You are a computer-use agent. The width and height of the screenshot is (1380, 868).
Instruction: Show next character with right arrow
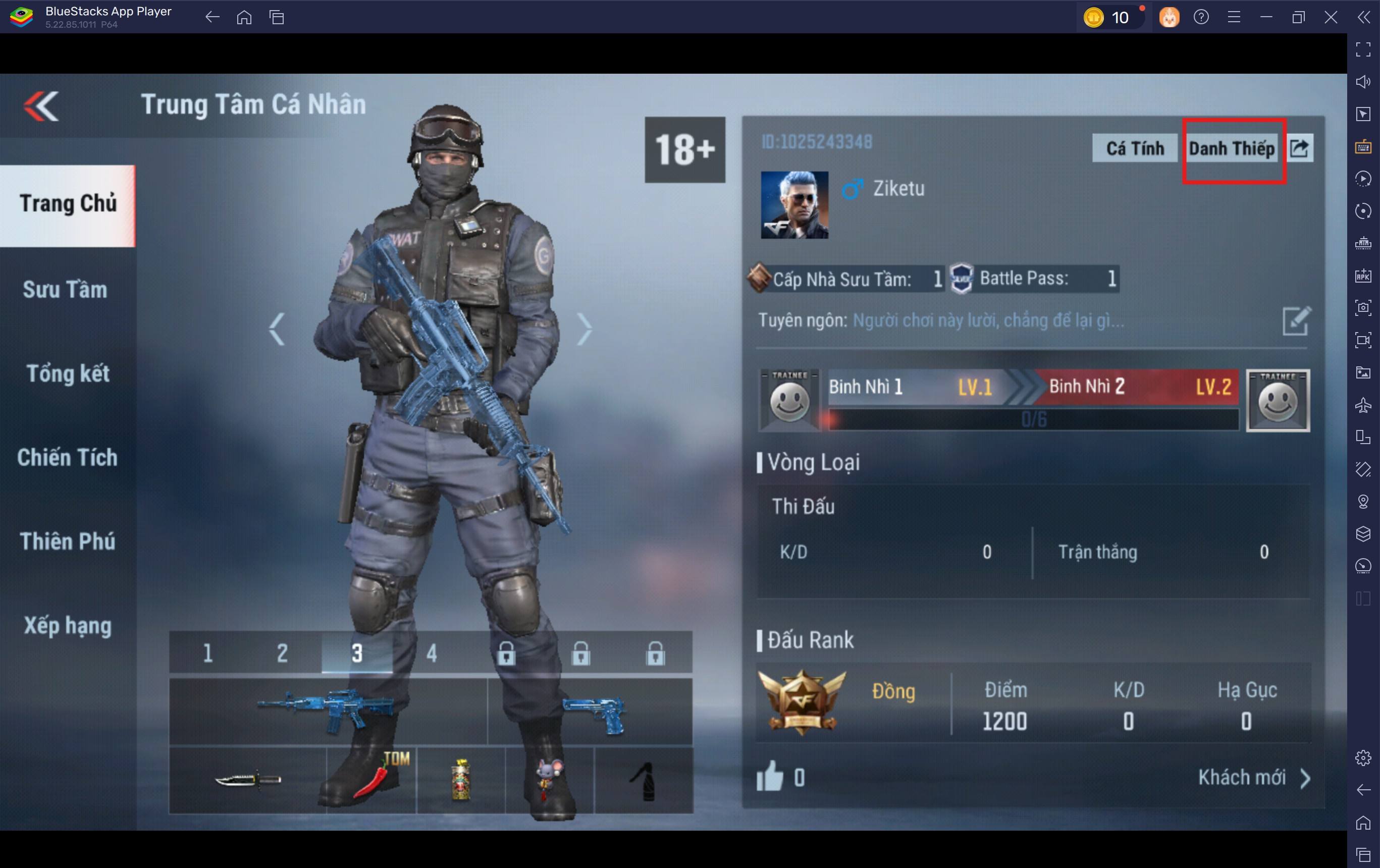coord(584,329)
